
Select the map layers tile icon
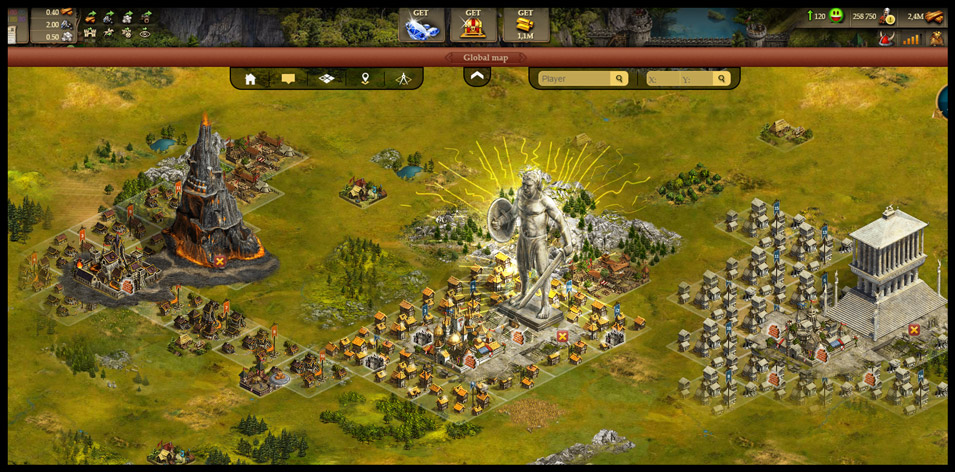pos(327,78)
